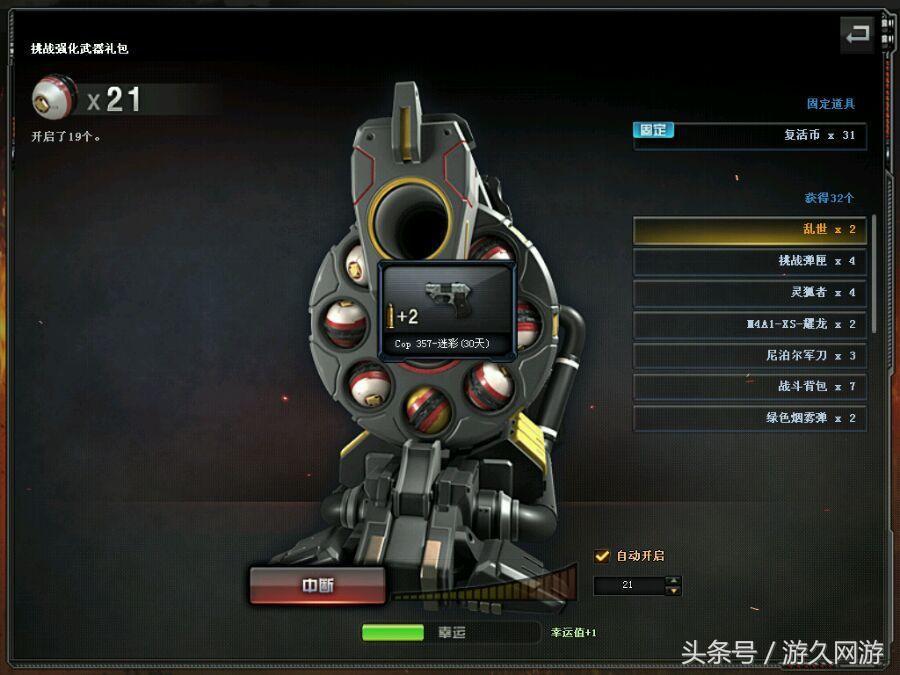Click the capsule ball icon beside x21
The image size is (900, 675).
52,98
